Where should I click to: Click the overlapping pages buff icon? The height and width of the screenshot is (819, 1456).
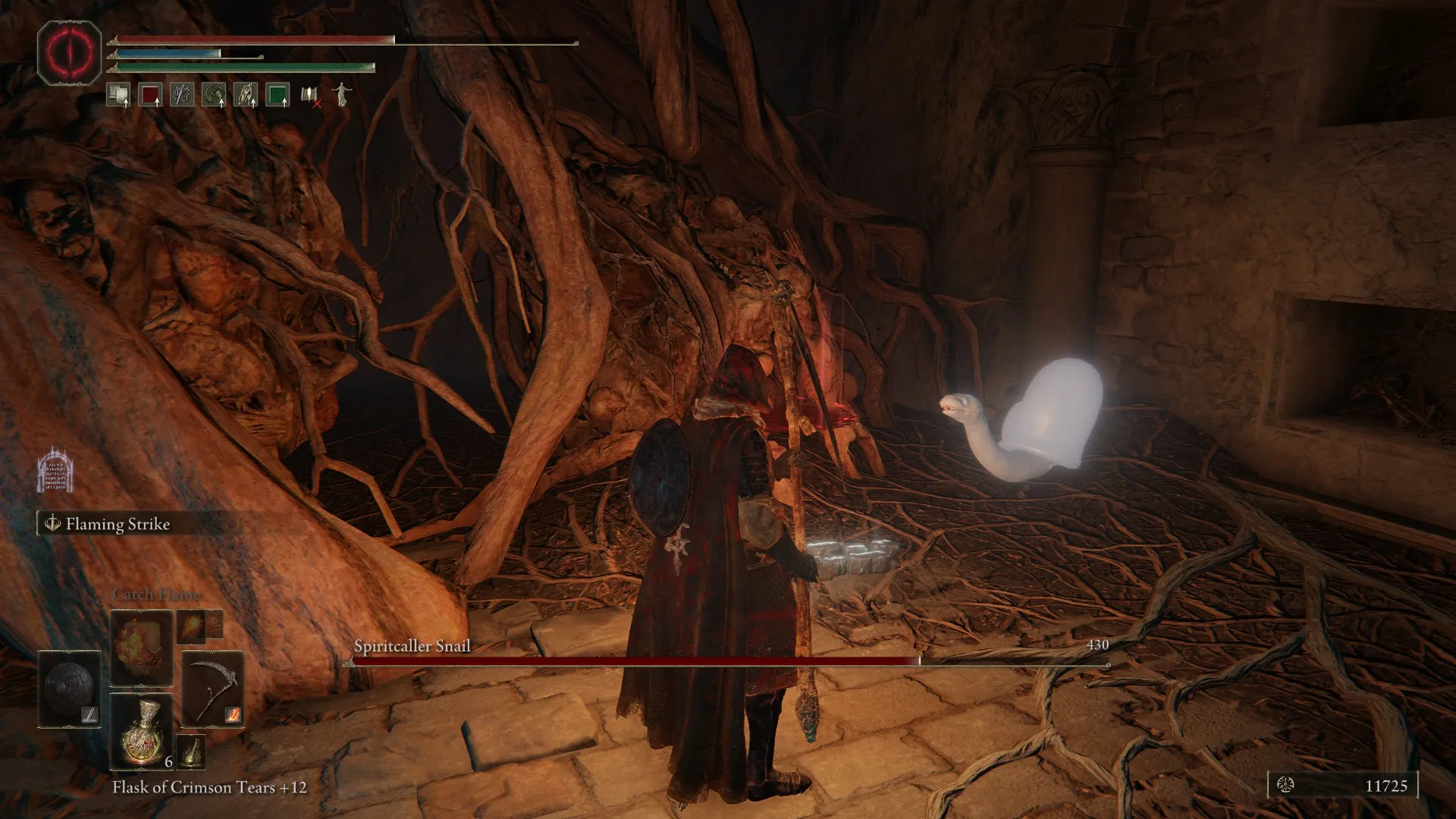(118, 96)
